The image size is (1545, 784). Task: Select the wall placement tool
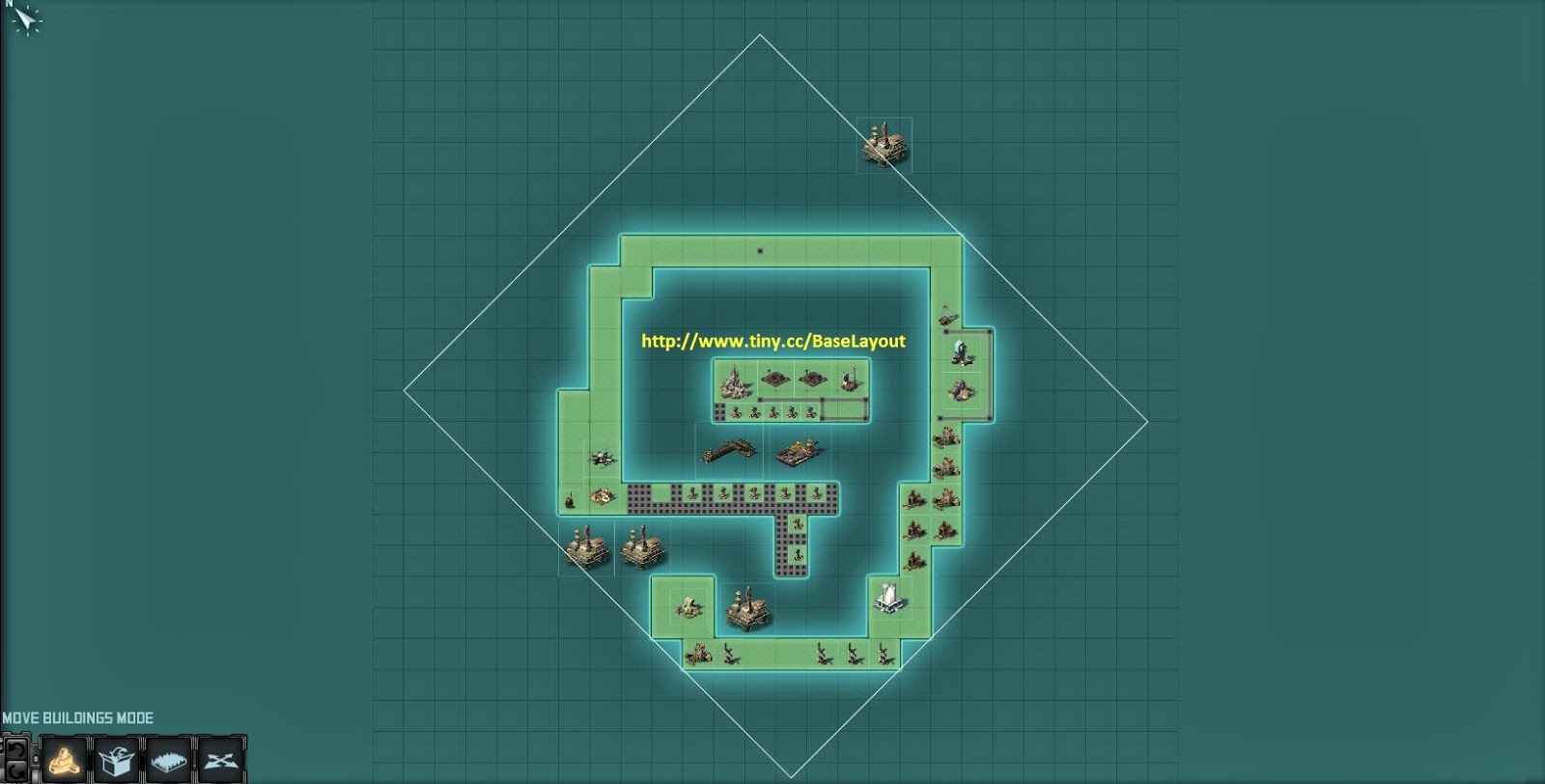point(166,761)
